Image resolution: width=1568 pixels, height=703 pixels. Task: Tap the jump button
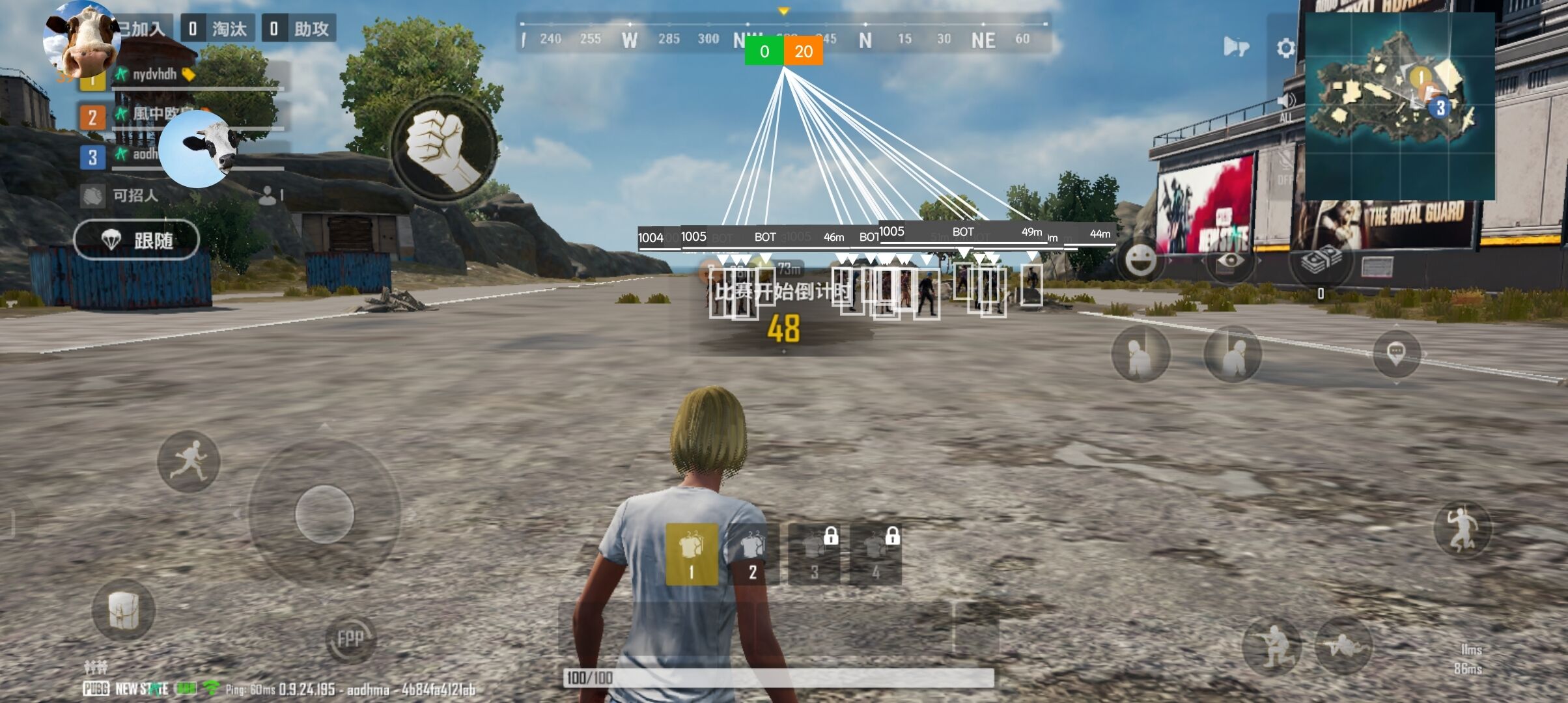1462,529
